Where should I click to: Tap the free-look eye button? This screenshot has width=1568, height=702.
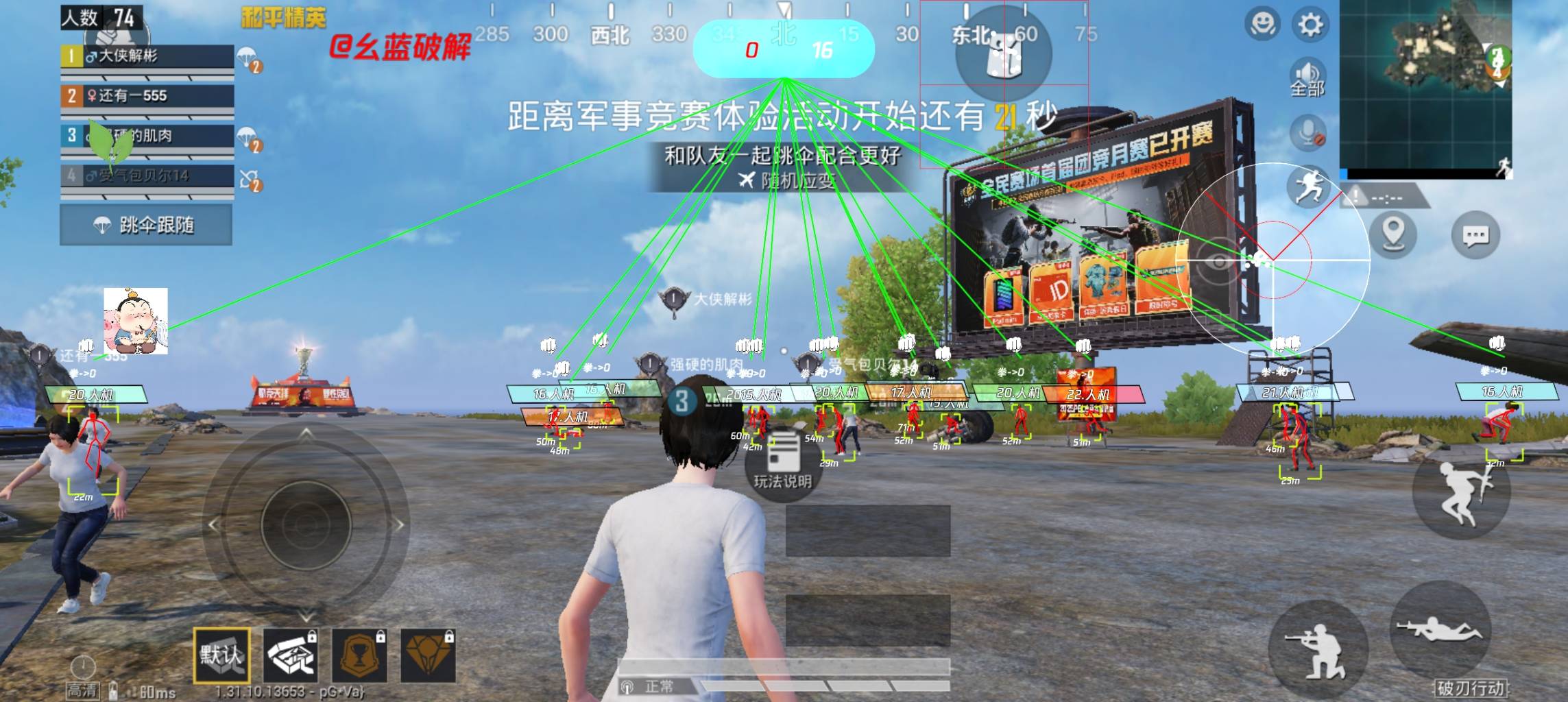[x=1219, y=262]
